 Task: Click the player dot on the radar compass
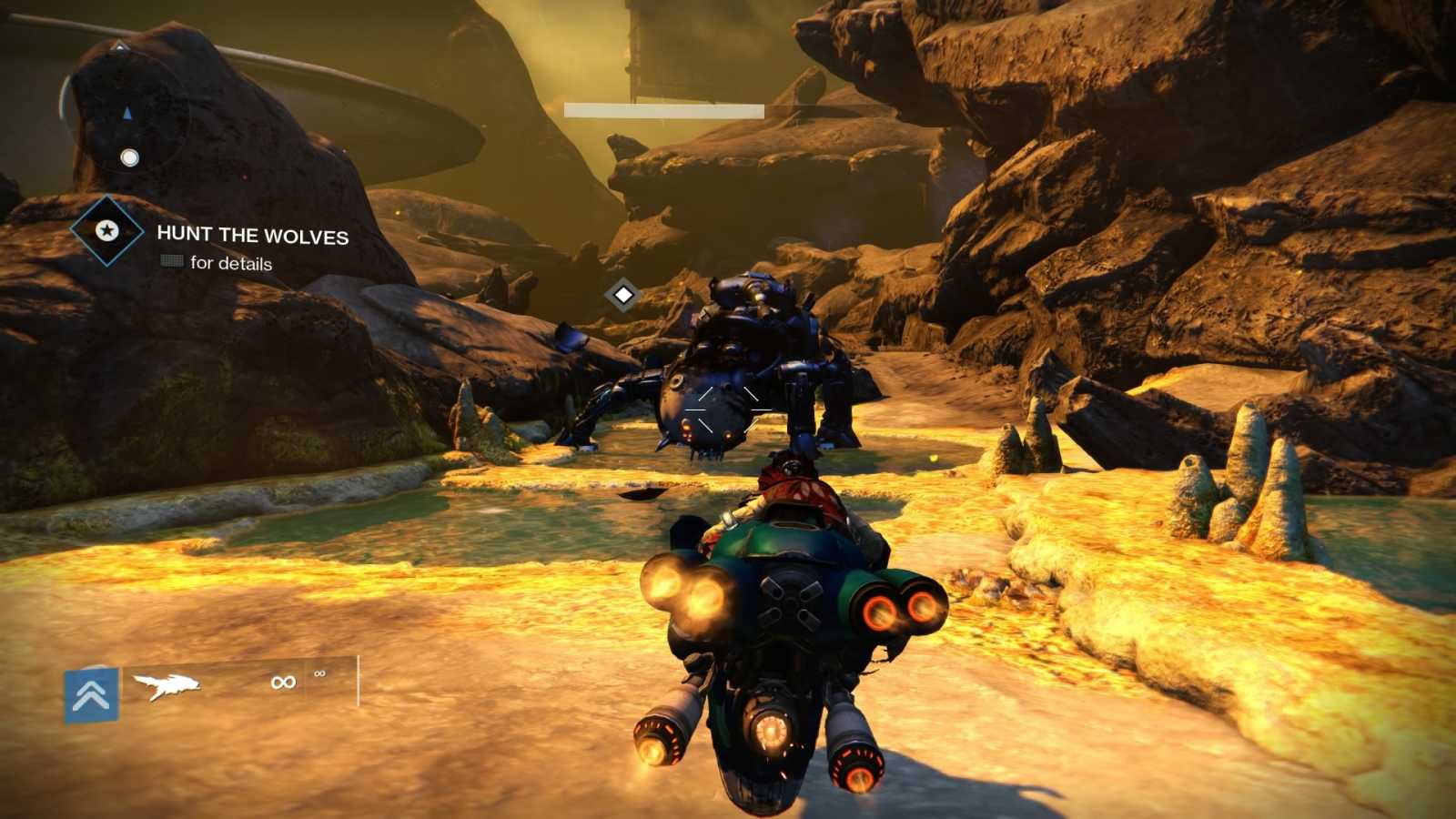pyautogui.click(x=127, y=158)
